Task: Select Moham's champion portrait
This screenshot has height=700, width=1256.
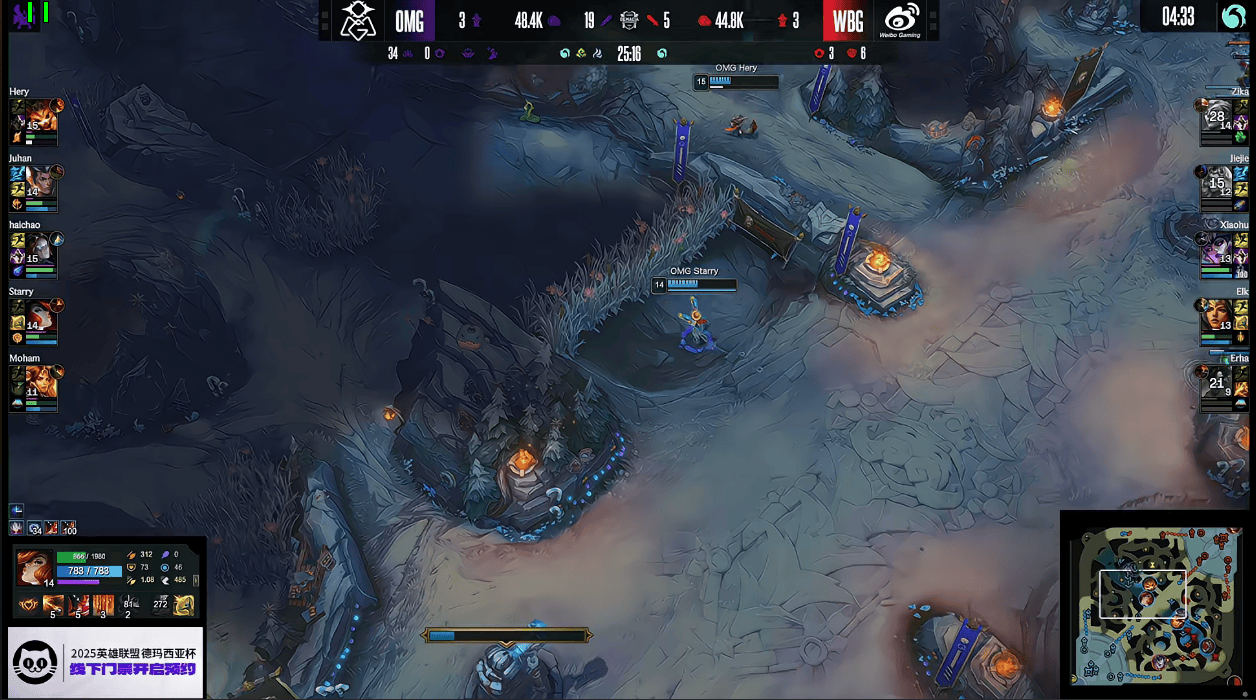Action: click(41, 380)
